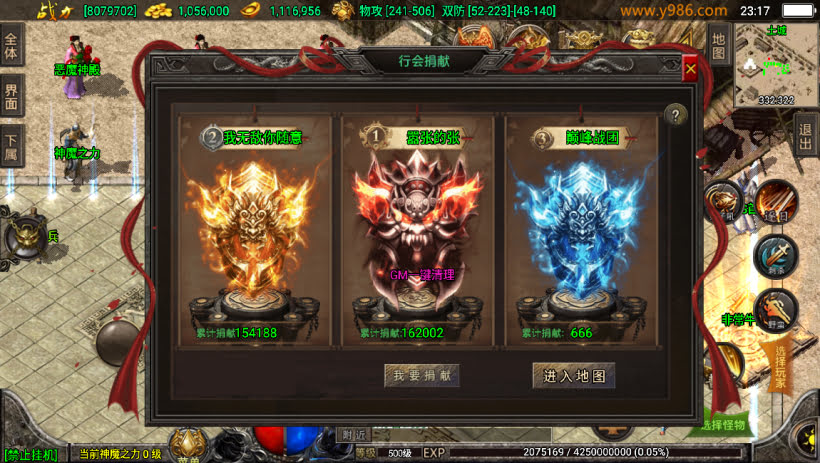The height and width of the screenshot is (463, 820).
Task: Activate the 刺杀 sword skill icon
Action: pyautogui.click(x=775, y=255)
